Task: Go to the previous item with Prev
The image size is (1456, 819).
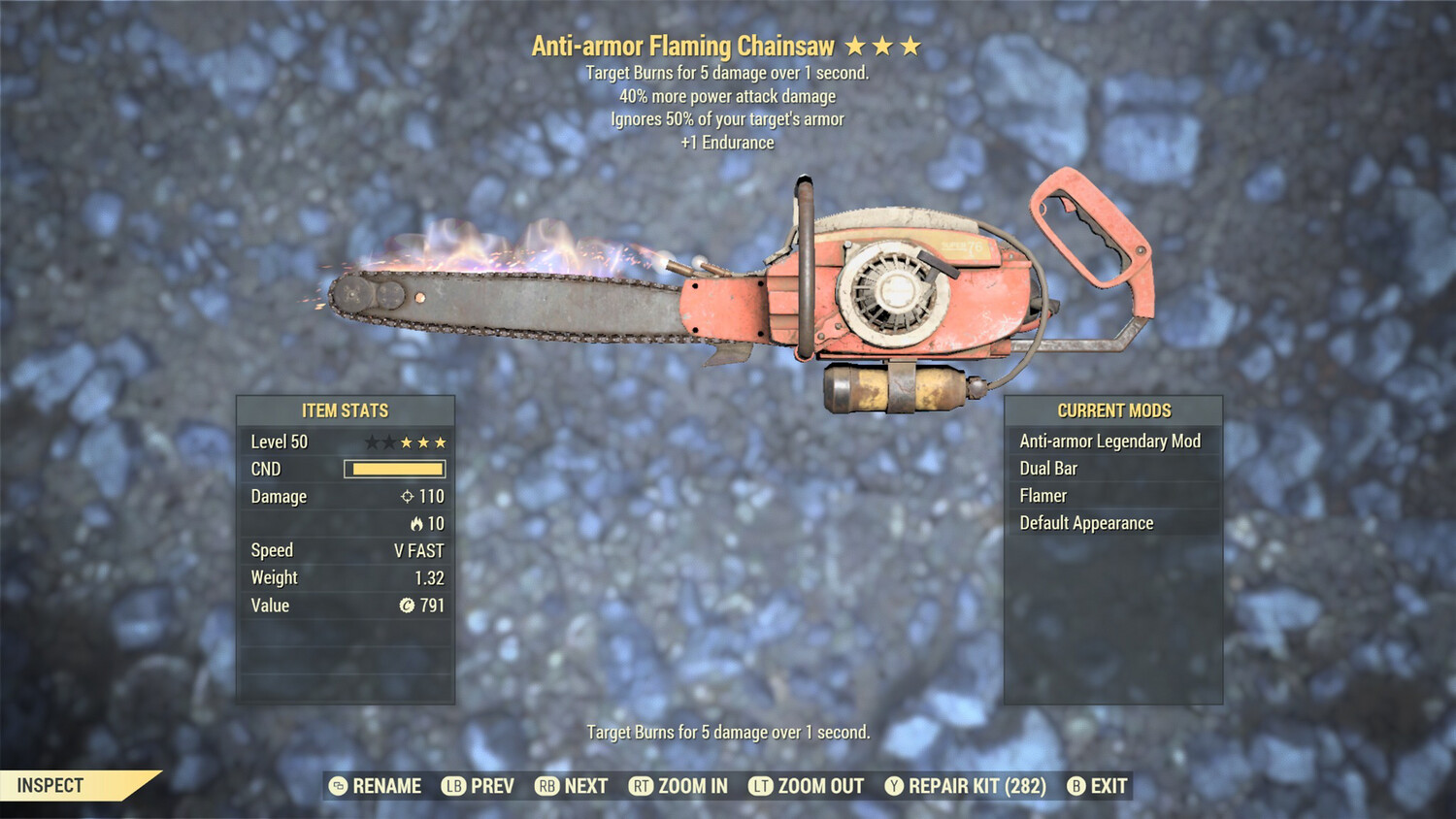Action: pos(479,786)
